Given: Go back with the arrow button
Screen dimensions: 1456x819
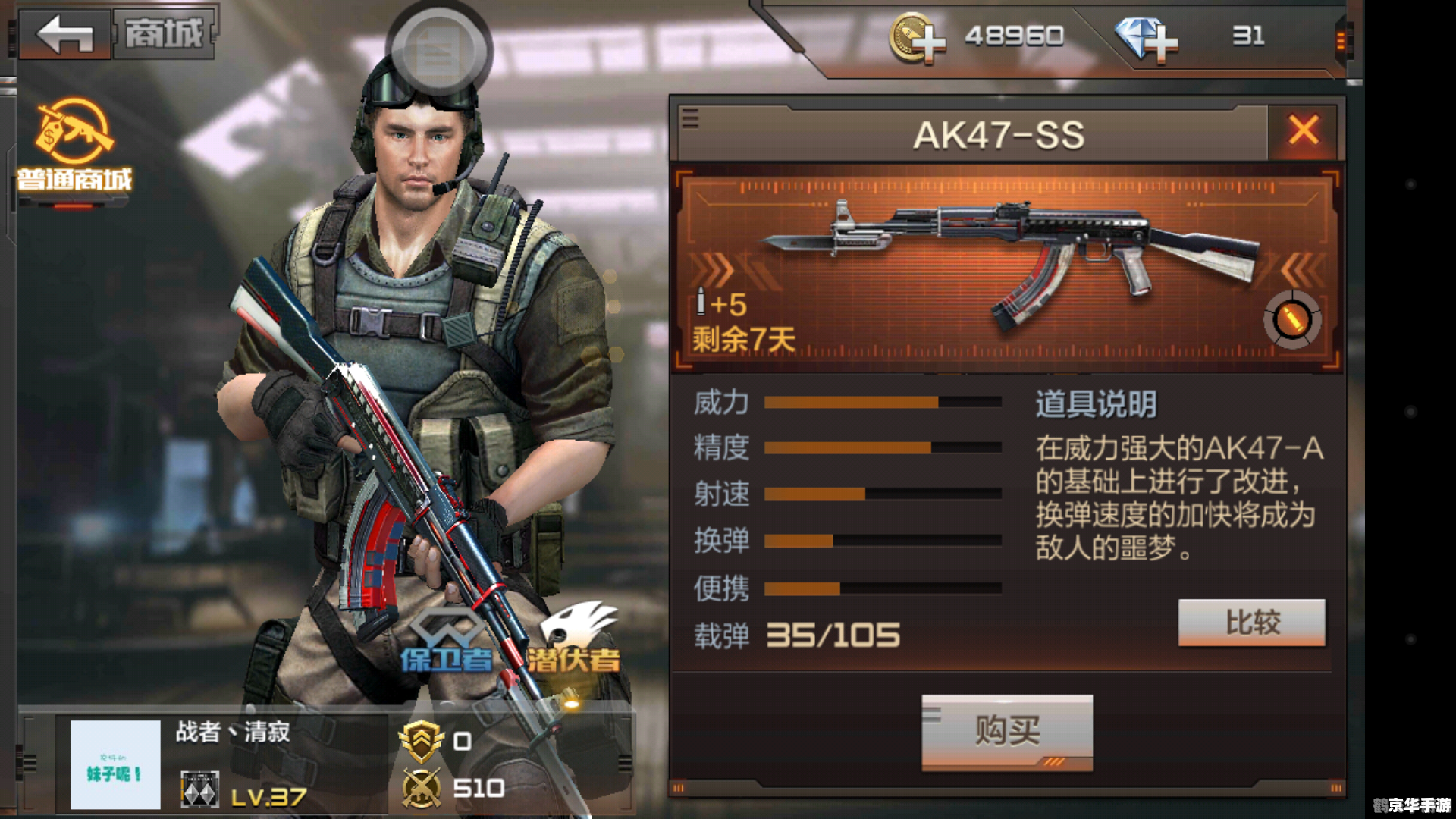Looking at the screenshot, I should coord(65,35).
